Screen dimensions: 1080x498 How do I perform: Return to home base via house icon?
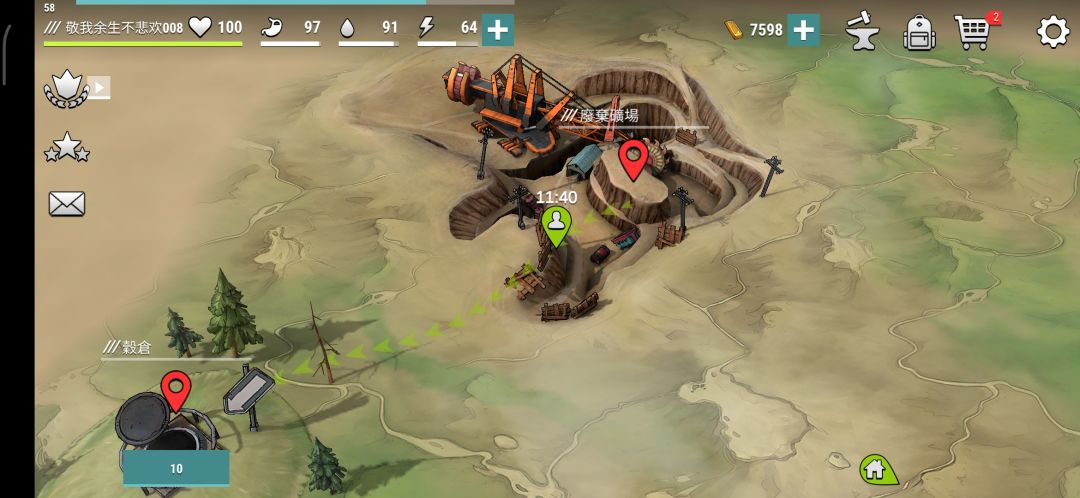coord(876,468)
